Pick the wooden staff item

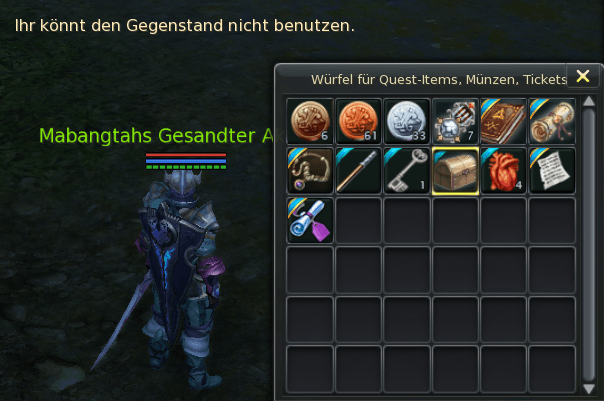pyautogui.click(x=358, y=170)
